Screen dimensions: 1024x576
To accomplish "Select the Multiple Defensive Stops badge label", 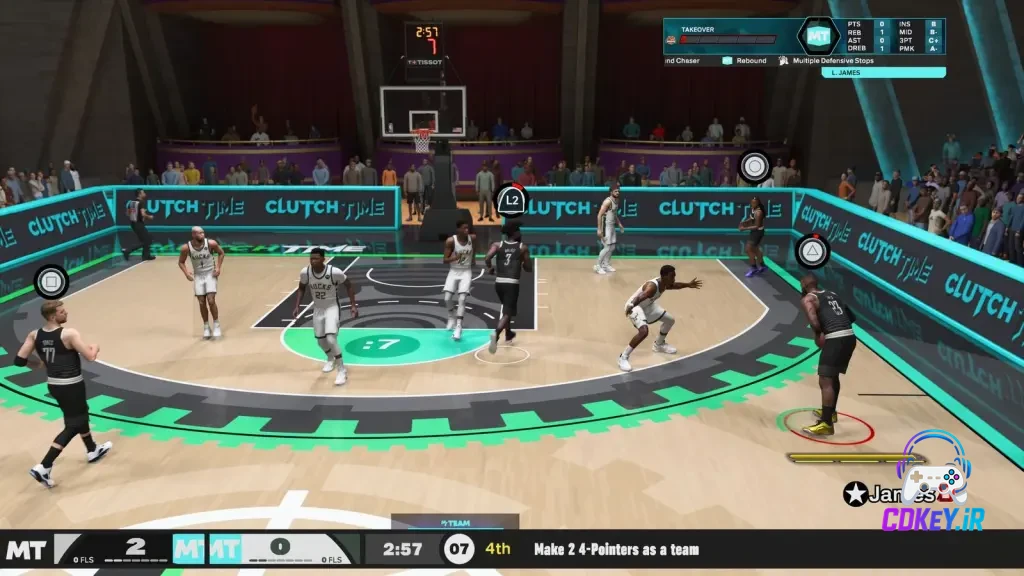I will tap(832, 61).
